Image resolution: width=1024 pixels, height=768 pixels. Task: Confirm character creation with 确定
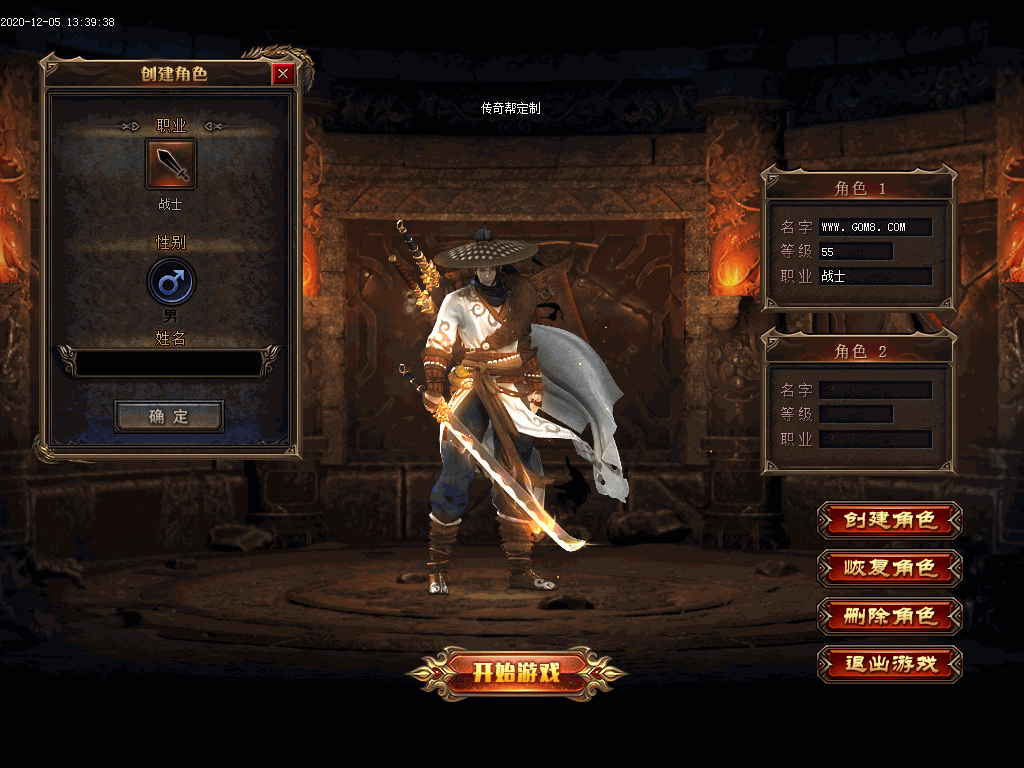(x=169, y=416)
